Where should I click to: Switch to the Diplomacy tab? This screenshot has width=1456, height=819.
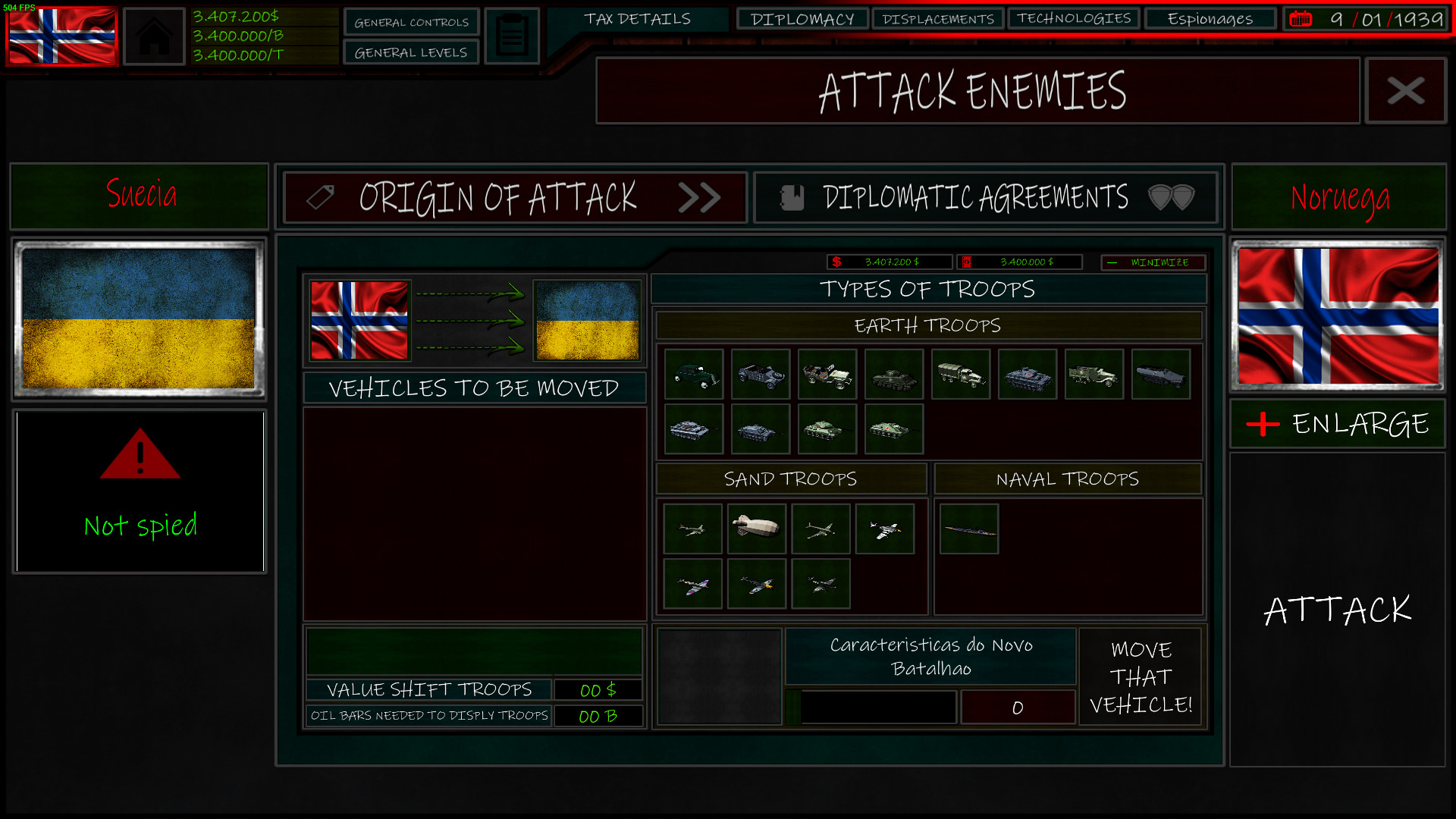[802, 18]
